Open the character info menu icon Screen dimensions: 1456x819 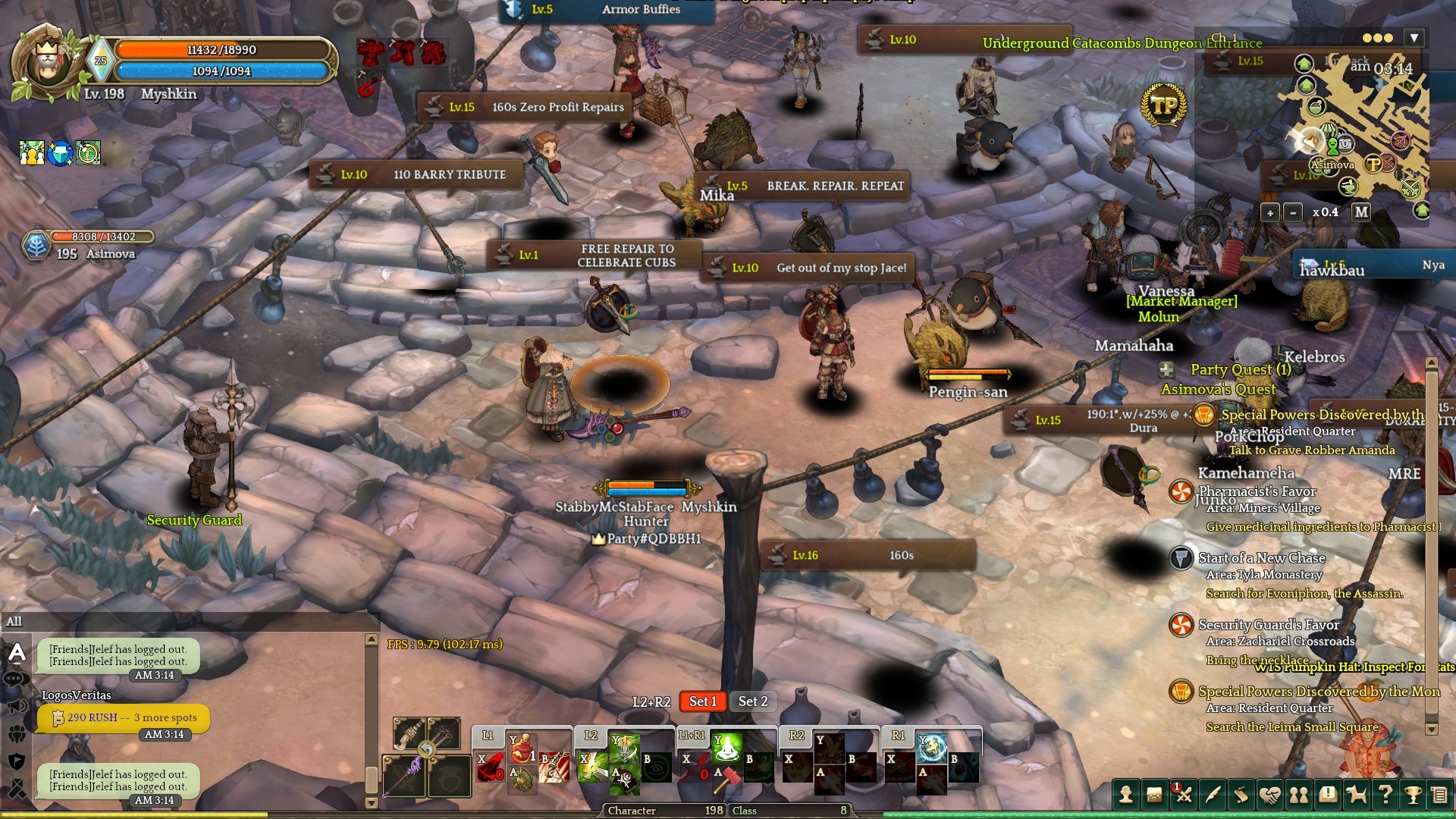[1126, 795]
